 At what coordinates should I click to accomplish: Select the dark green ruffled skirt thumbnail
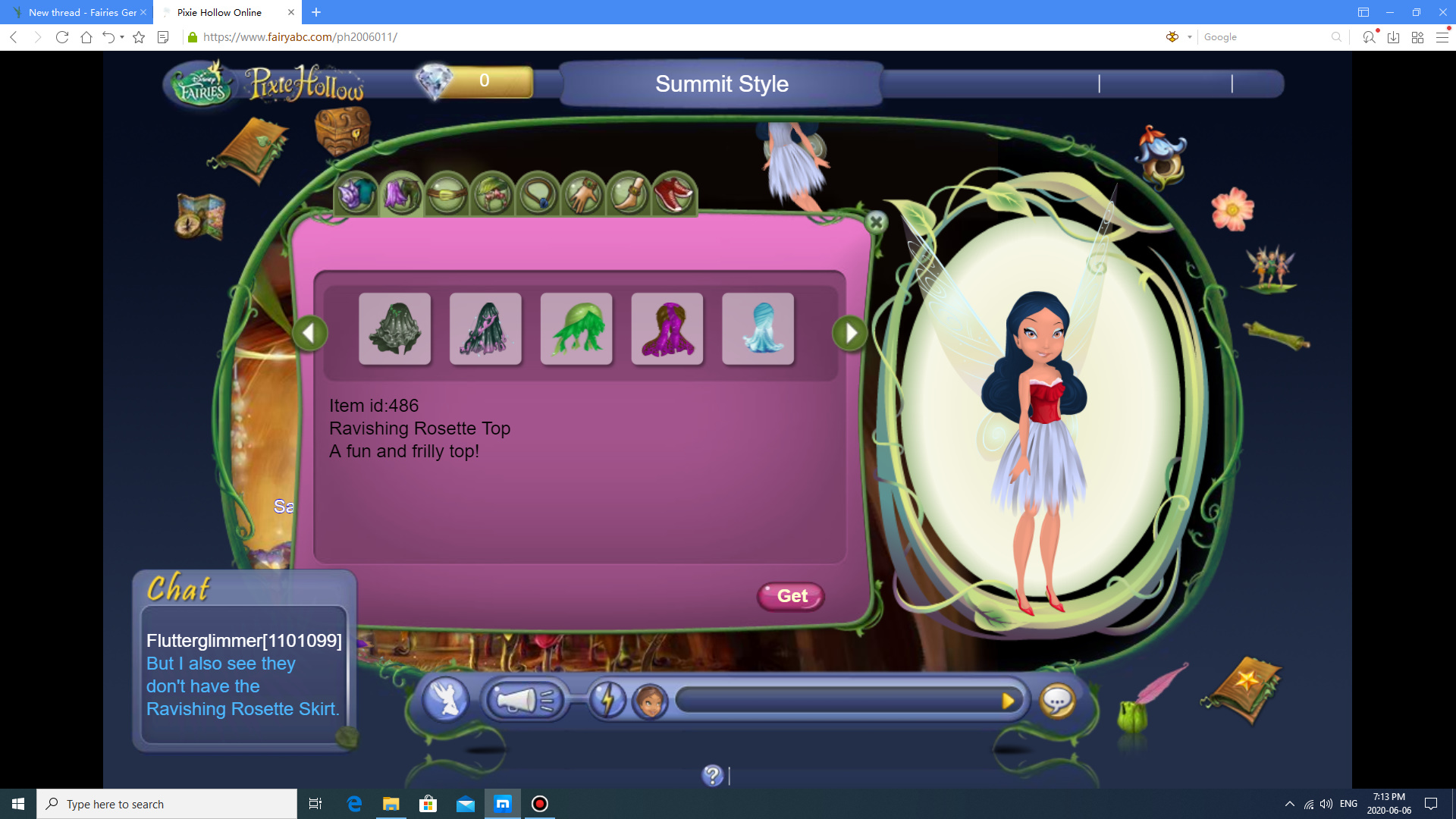[394, 329]
